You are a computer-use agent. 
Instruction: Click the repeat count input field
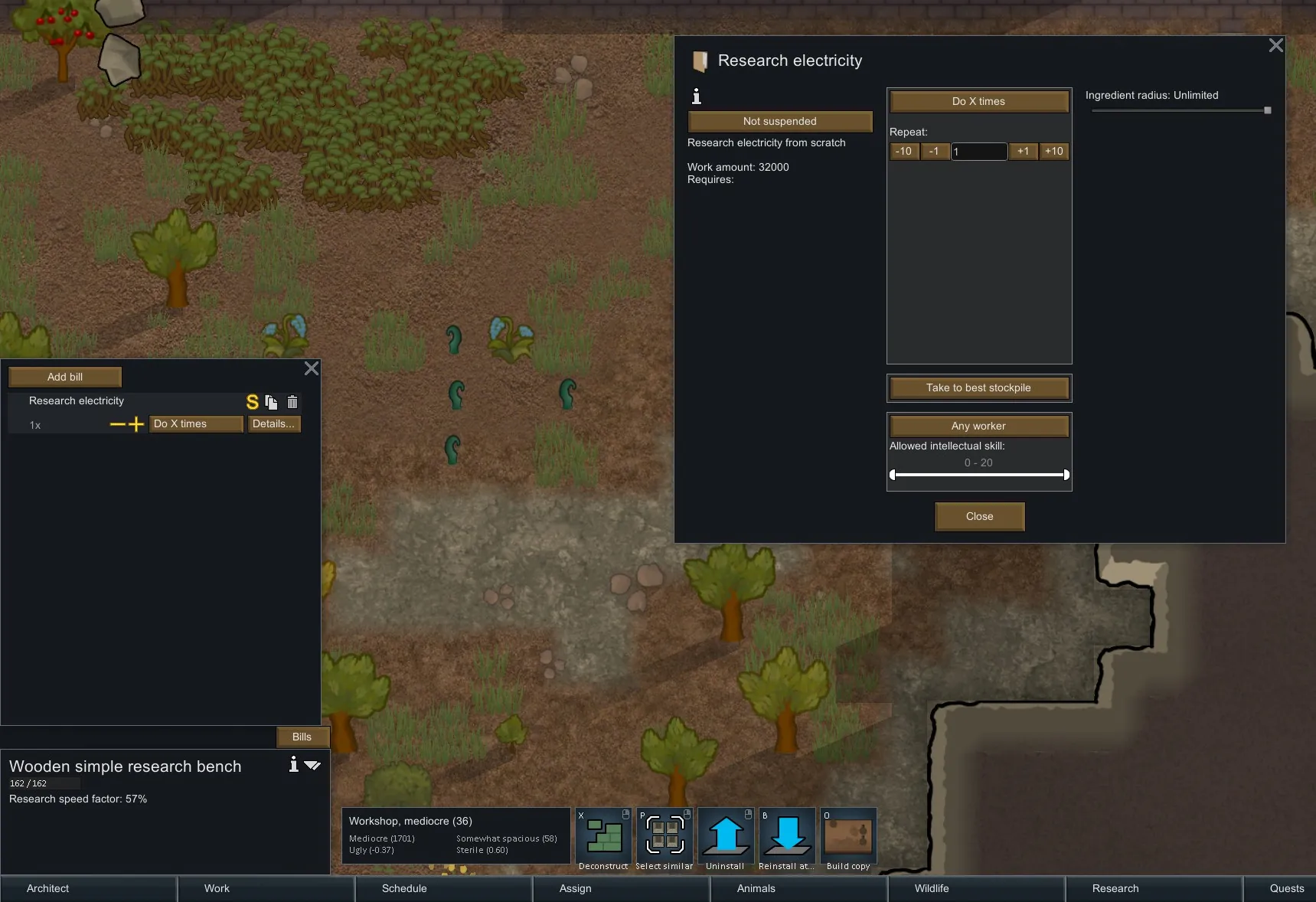click(x=978, y=152)
